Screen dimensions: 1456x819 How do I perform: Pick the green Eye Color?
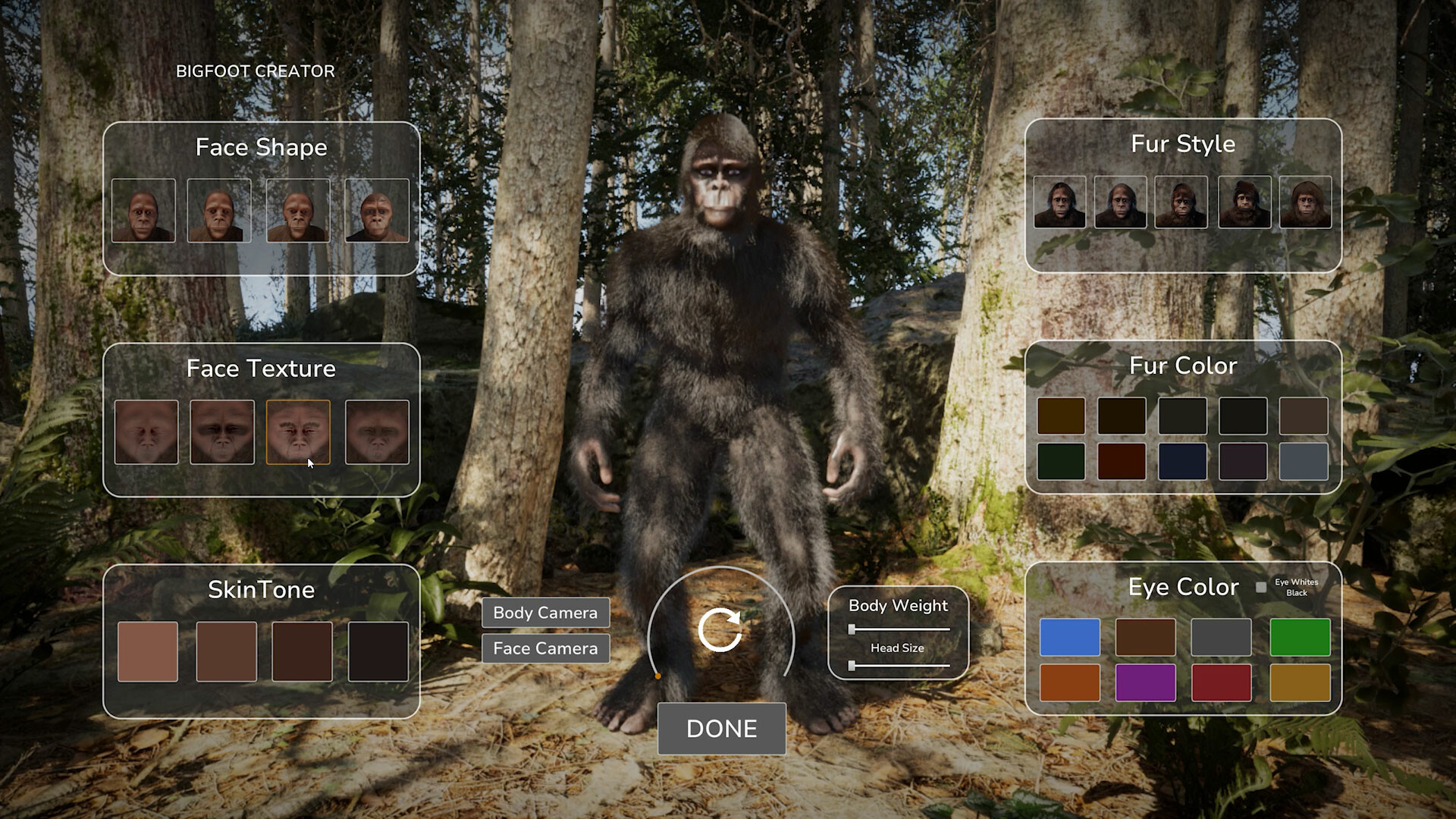(1300, 638)
